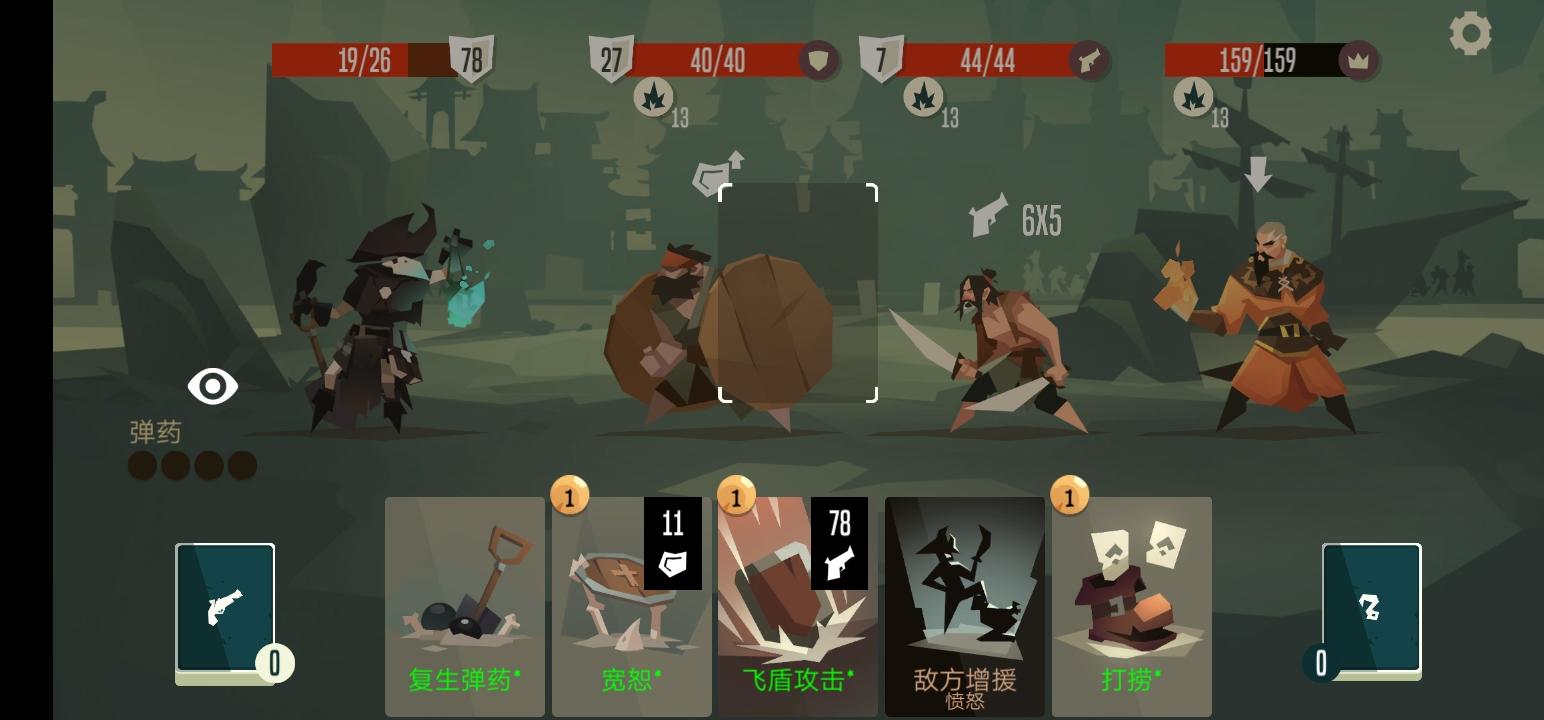
Task: Click the pistol badge on the 44/44 health bar
Action: pyautogui.click(x=1090, y=60)
